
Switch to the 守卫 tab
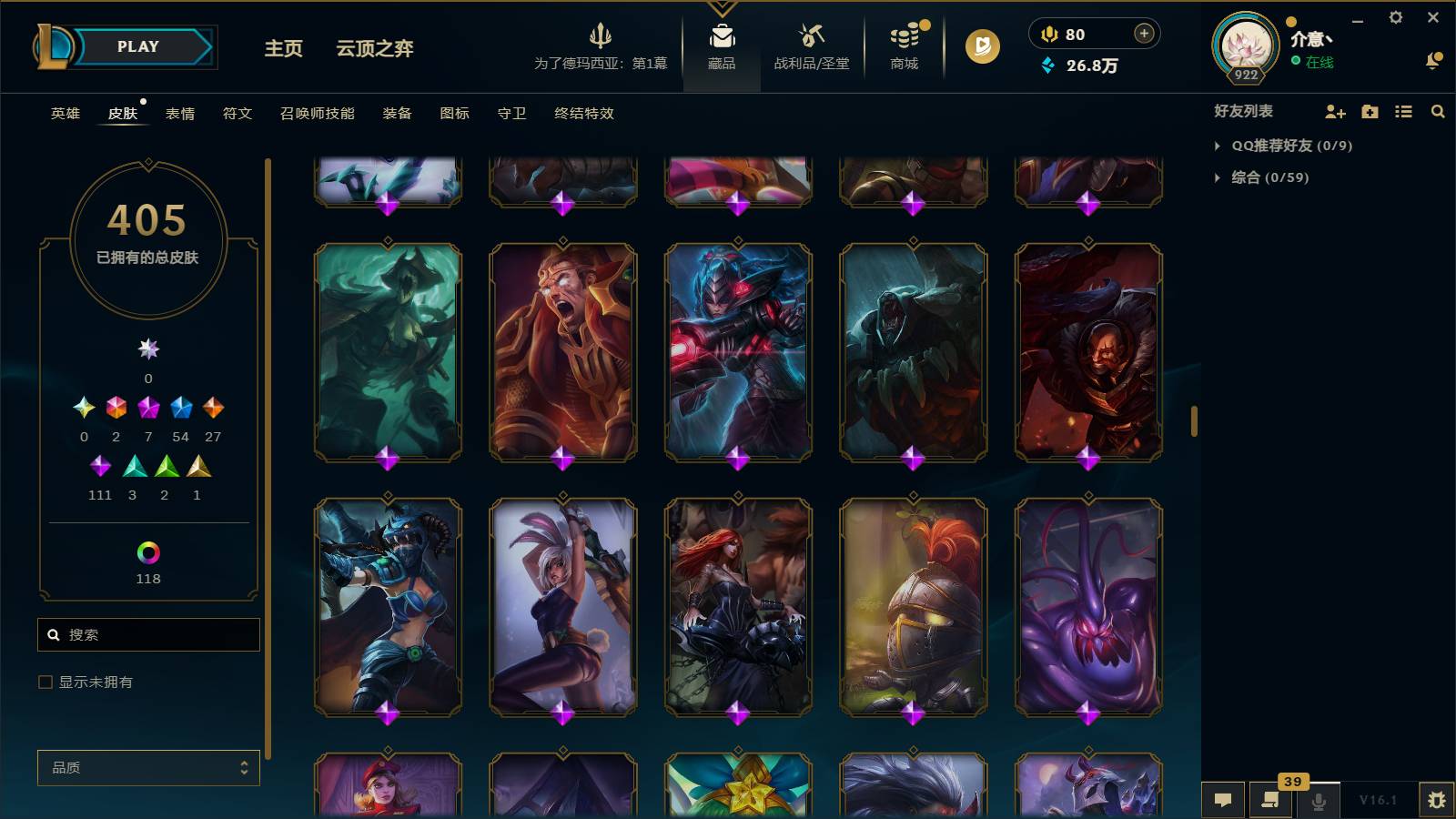point(511,114)
